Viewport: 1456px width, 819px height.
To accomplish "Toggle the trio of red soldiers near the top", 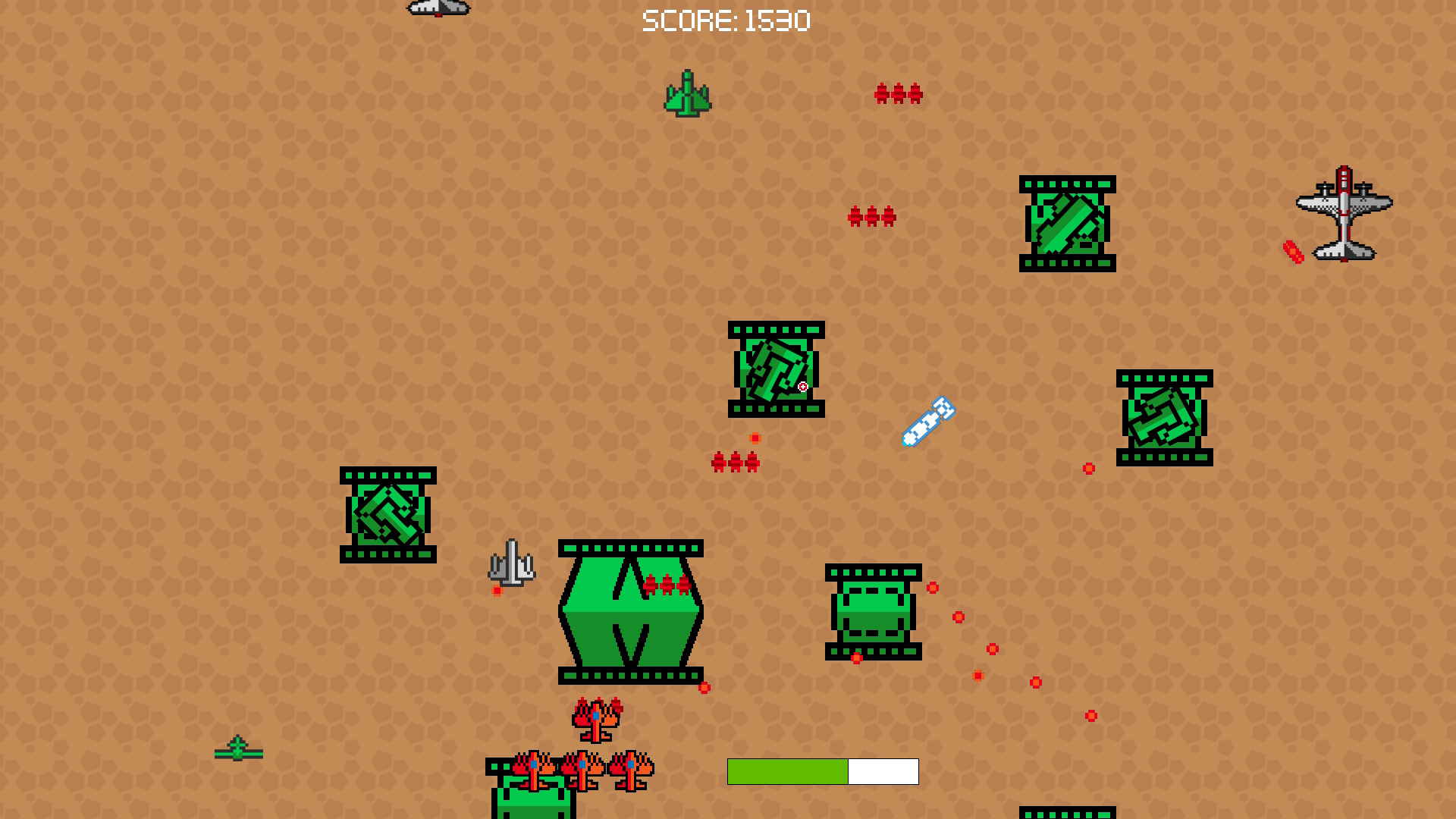I will (897, 95).
